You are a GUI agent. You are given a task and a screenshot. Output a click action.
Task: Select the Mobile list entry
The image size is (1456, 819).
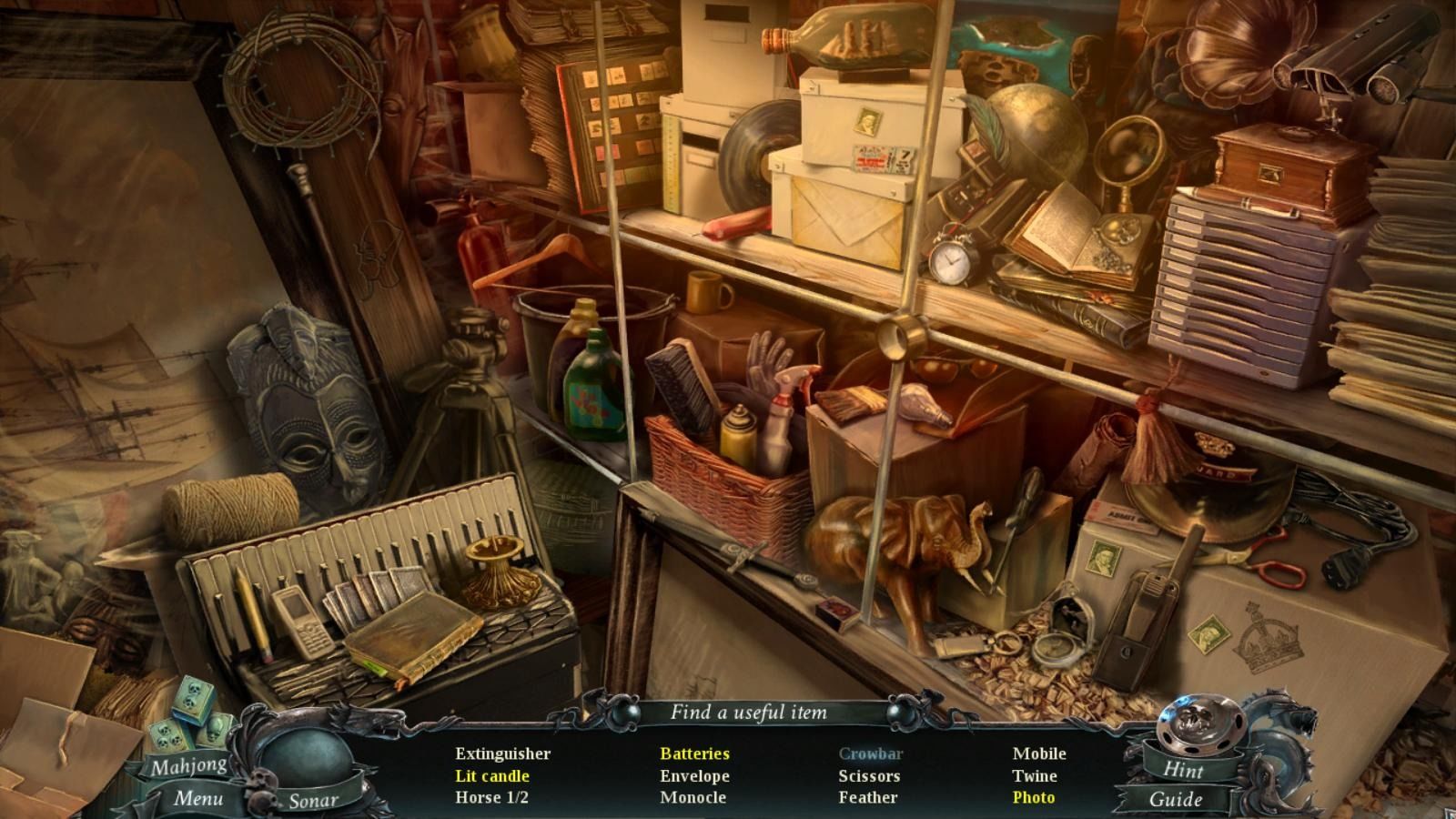[1039, 753]
